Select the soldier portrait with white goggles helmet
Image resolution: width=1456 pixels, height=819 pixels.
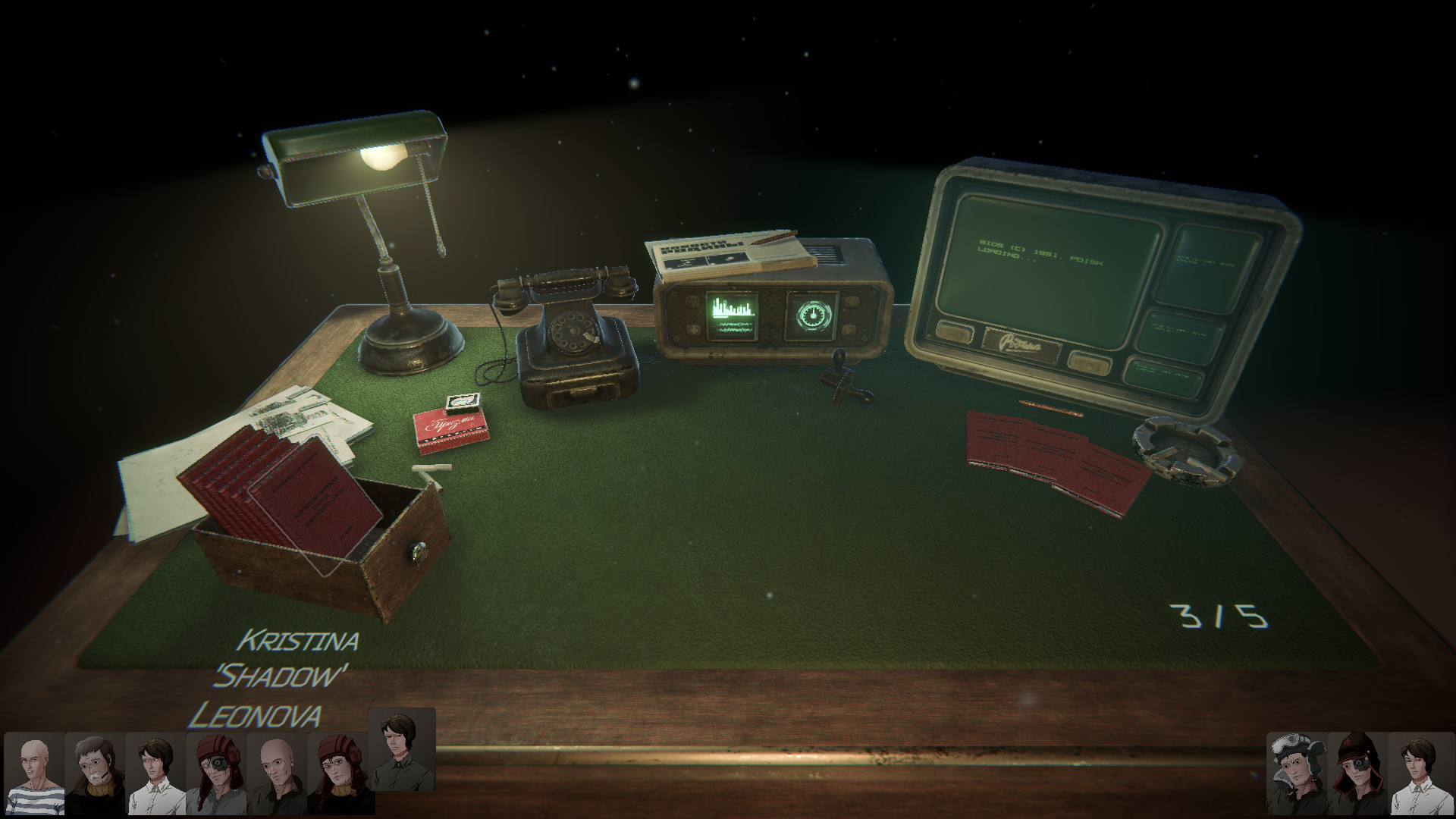point(1297,773)
